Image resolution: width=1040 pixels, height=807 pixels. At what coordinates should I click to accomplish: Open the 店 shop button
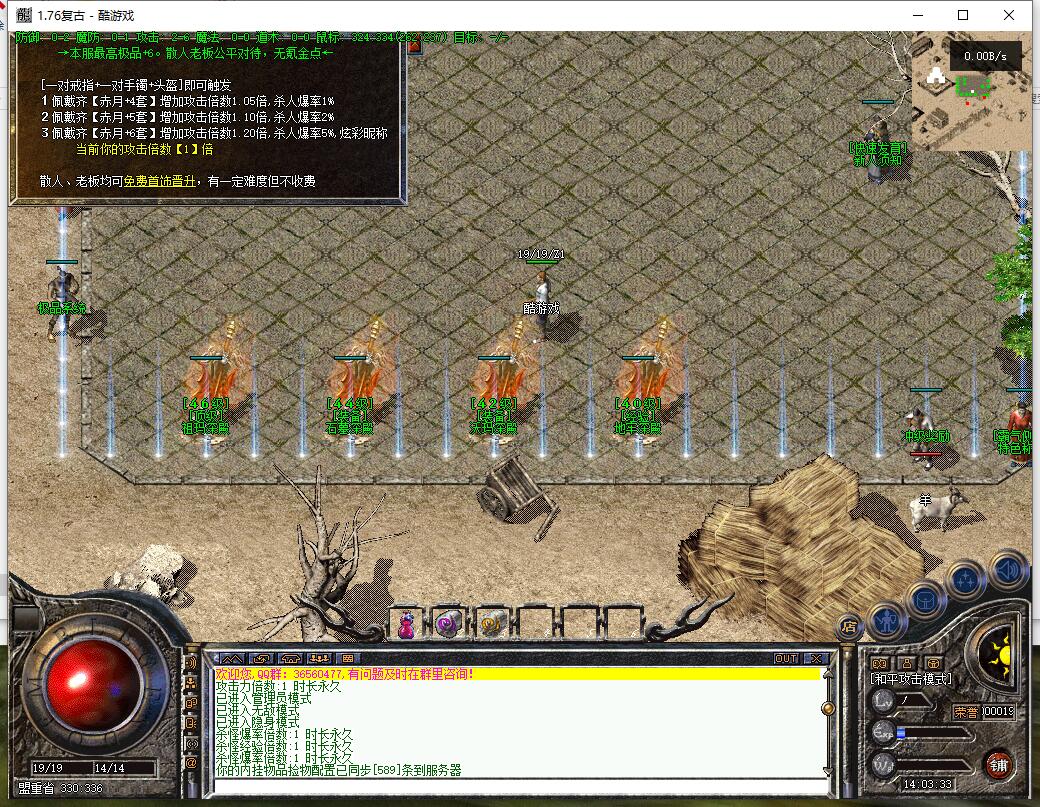click(x=849, y=626)
